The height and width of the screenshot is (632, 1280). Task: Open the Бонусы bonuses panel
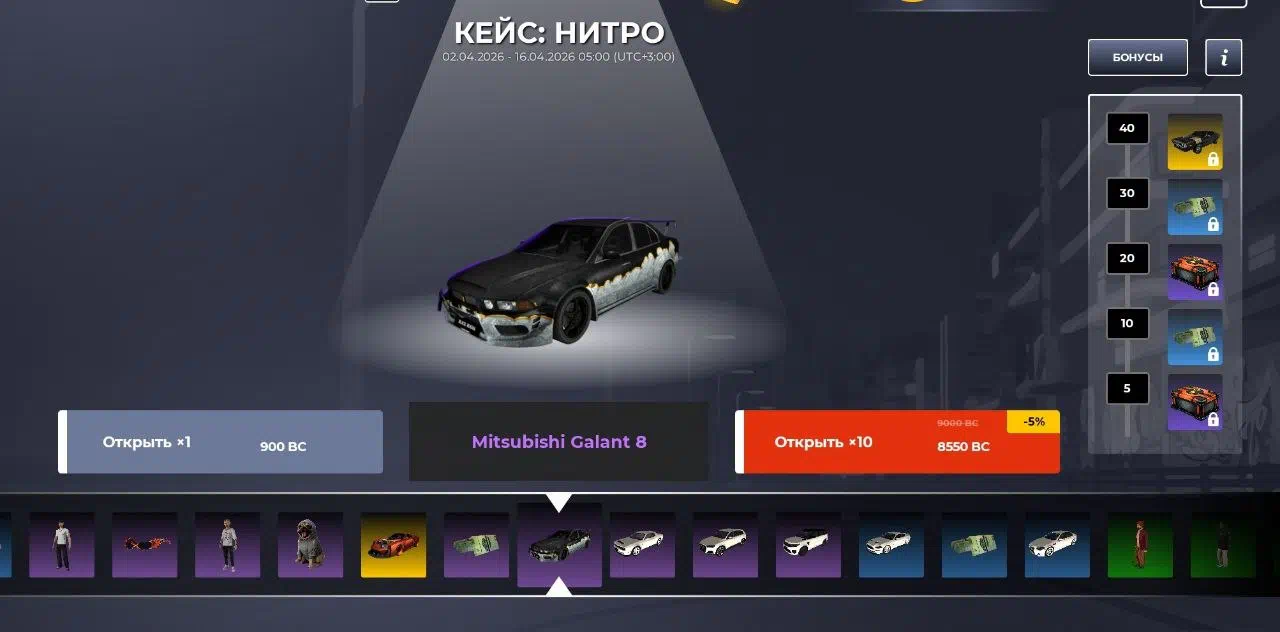pyautogui.click(x=1137, y=57)
